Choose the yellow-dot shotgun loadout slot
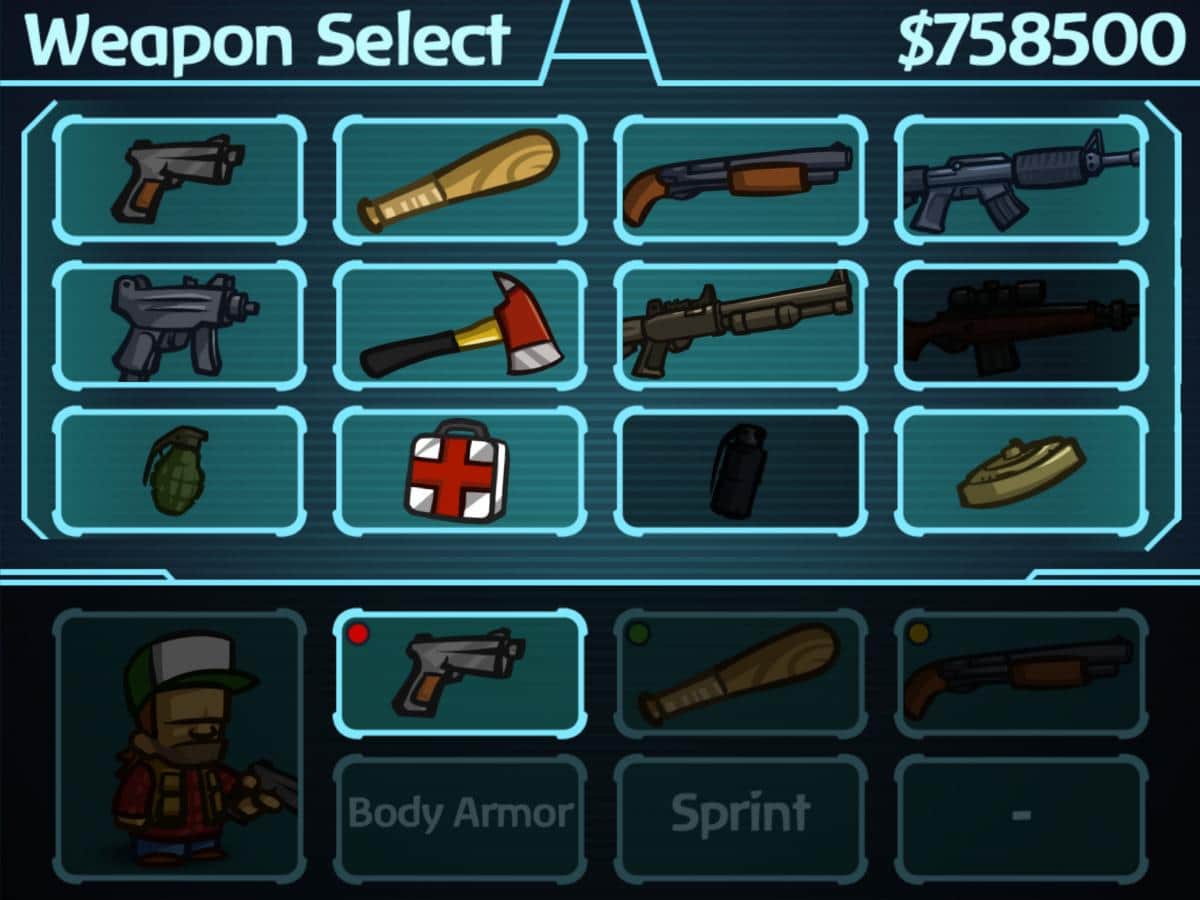The width and height of the screenshot is (1200, 900). pyautogui.click(x=1021, y=674)
